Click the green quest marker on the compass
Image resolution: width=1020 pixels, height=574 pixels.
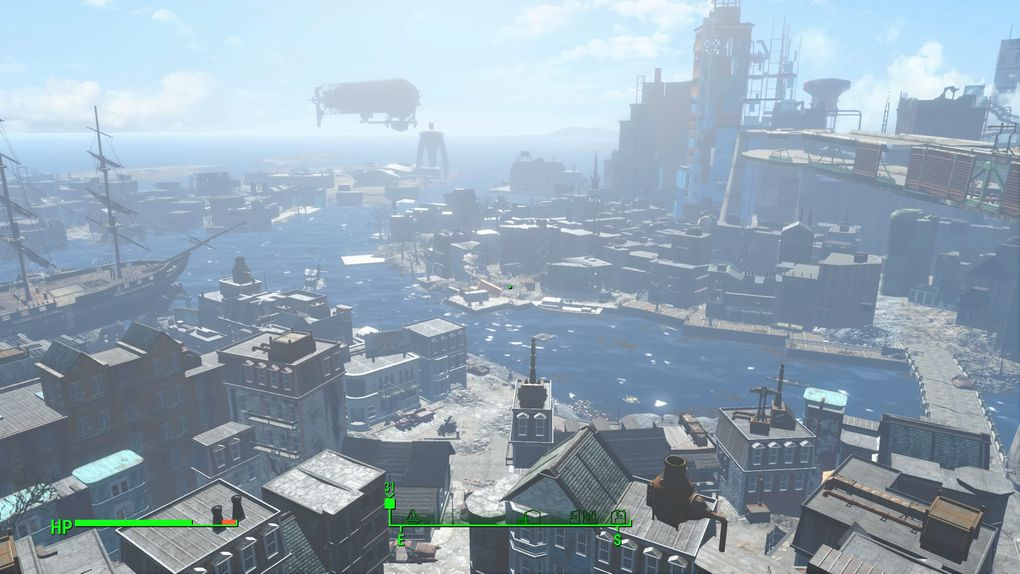pos(389,502)
